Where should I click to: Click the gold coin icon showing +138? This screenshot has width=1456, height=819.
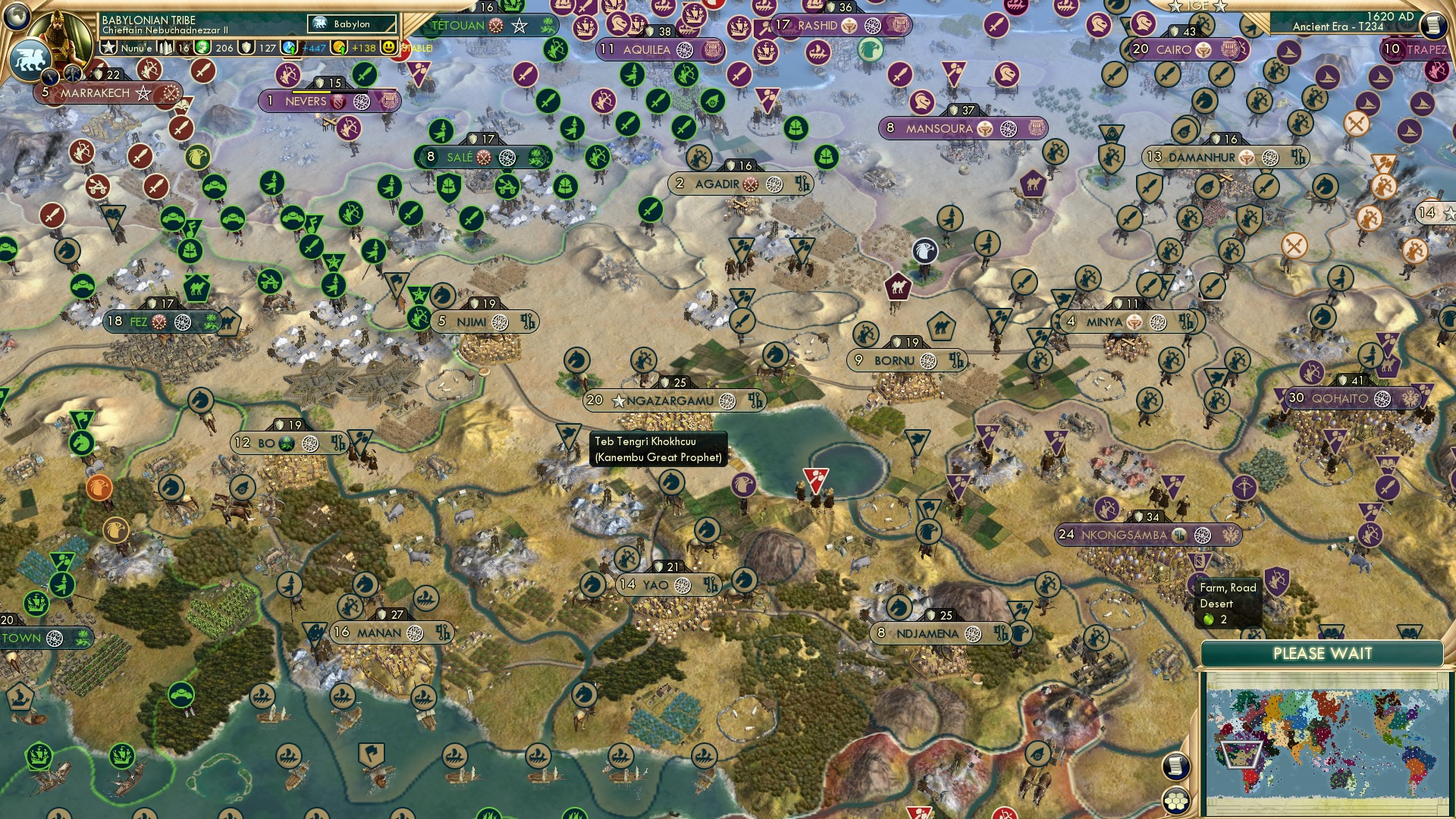tap(338, 46)
